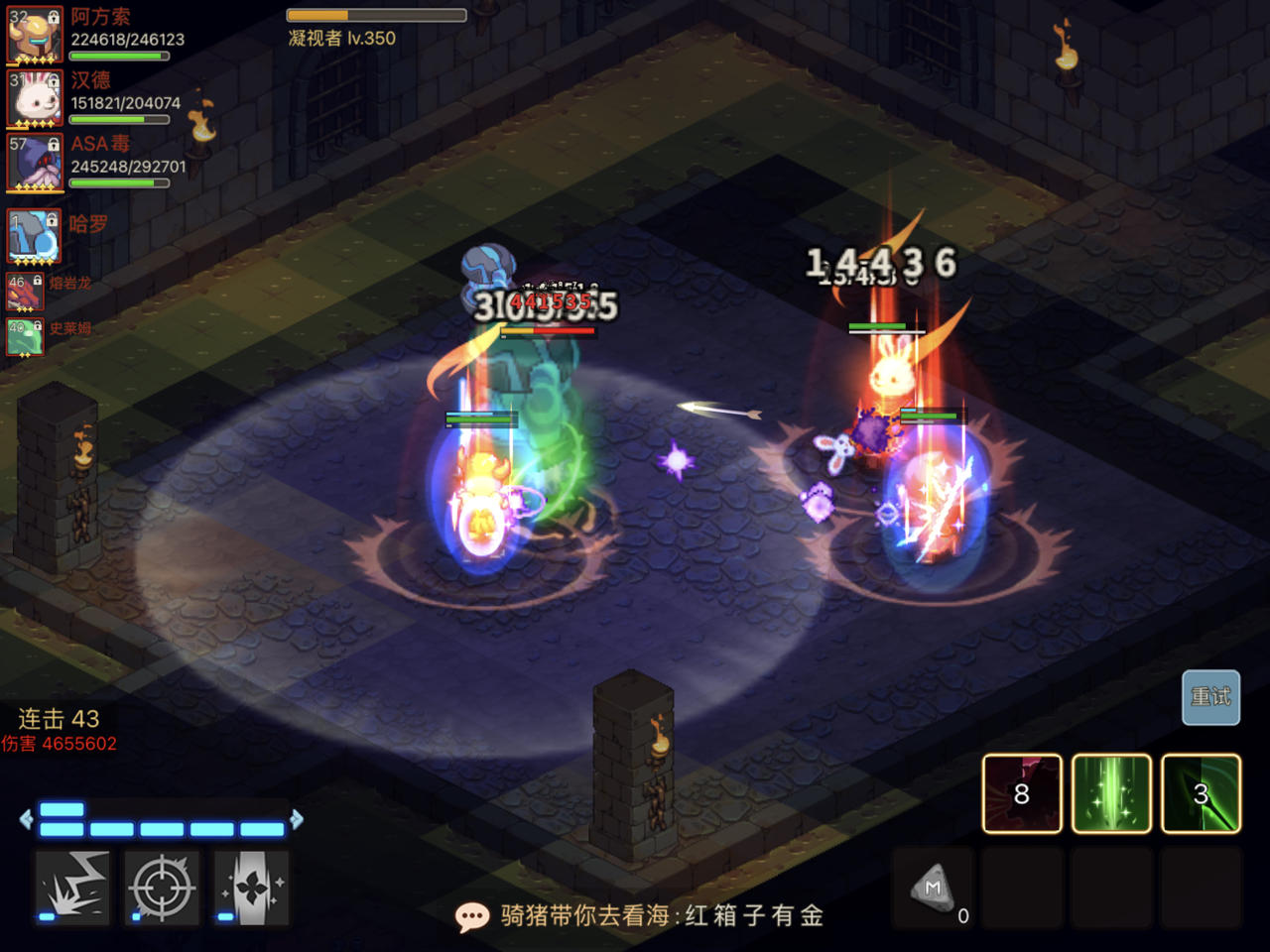1270x952 pixels.
Task: Use the green blade skill card showing 3
Action: point(1200,794)
